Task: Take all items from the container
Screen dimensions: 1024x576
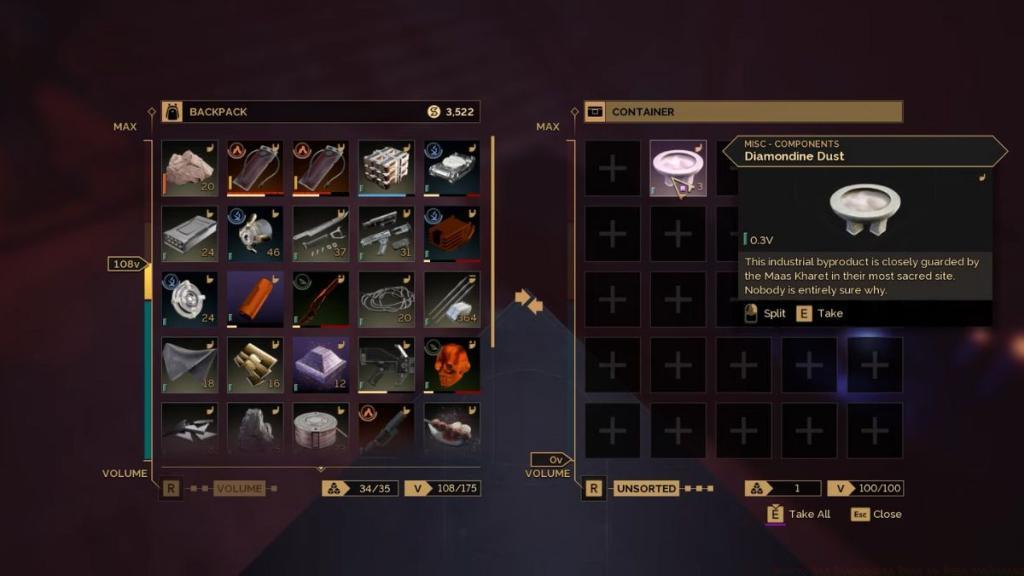Action: (x=800, y=514)
